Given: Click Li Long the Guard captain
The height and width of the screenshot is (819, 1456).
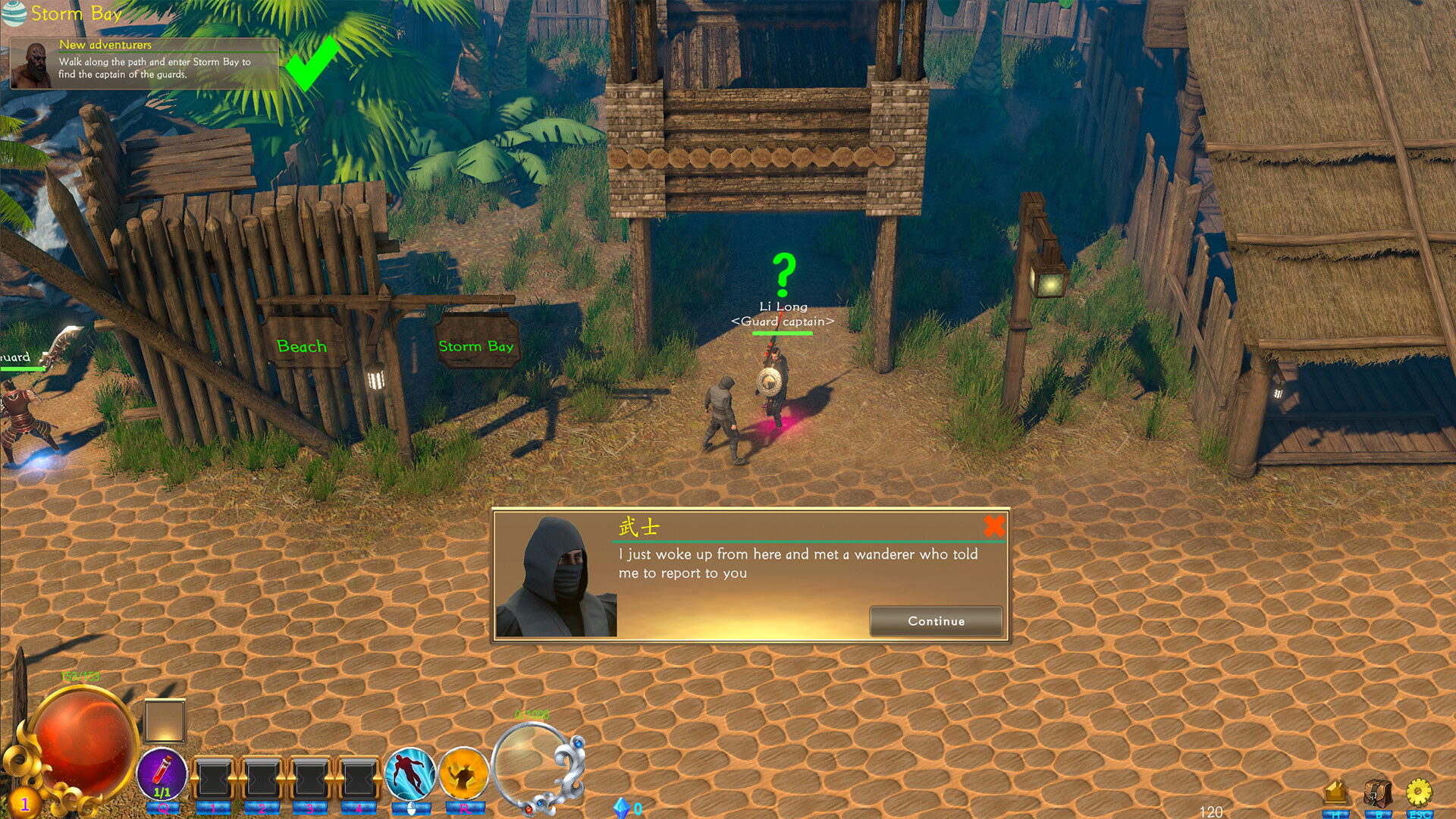Looking at the screenshot, I should [775, 383].
